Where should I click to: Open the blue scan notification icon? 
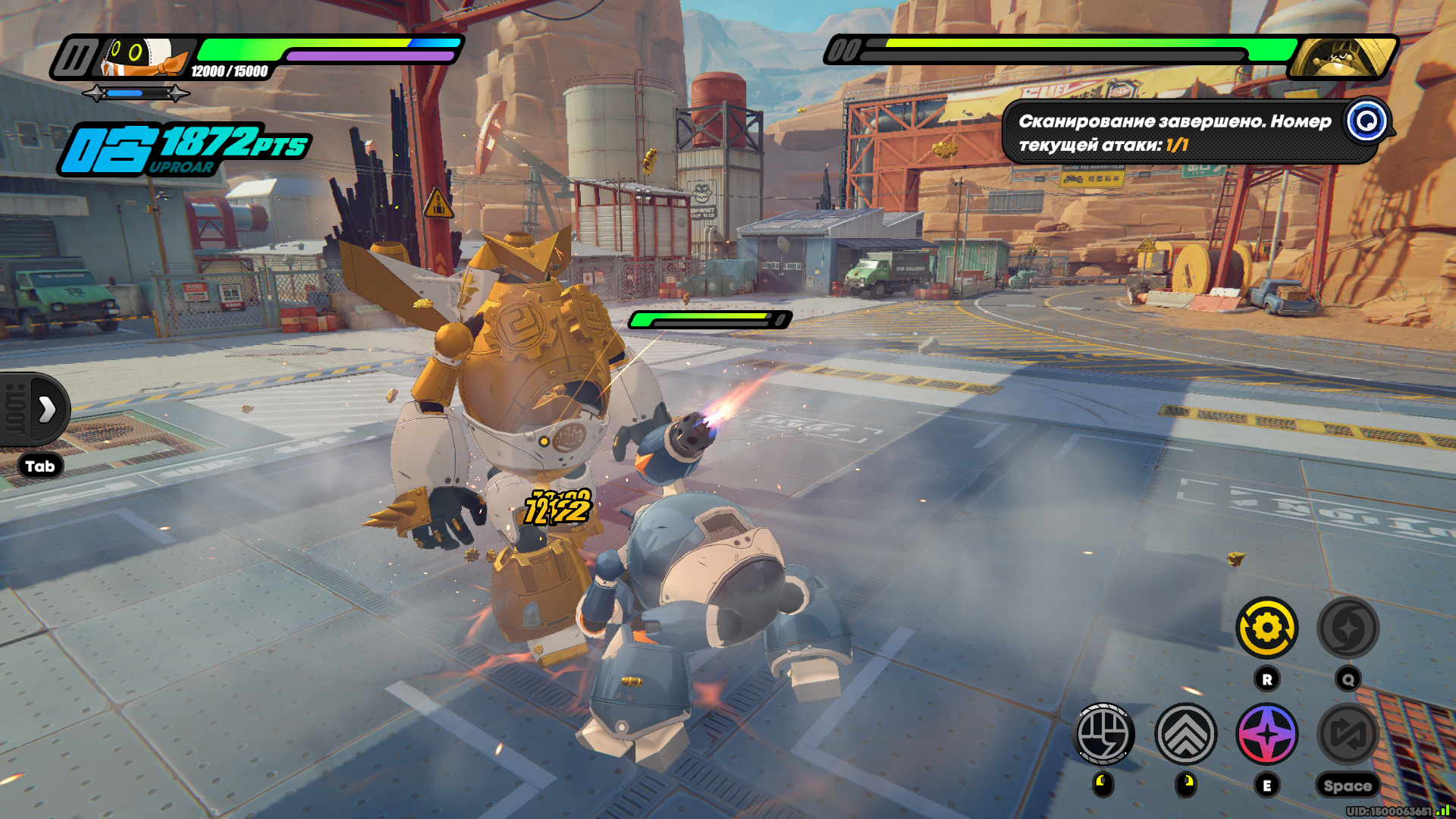coord(1367,121)
